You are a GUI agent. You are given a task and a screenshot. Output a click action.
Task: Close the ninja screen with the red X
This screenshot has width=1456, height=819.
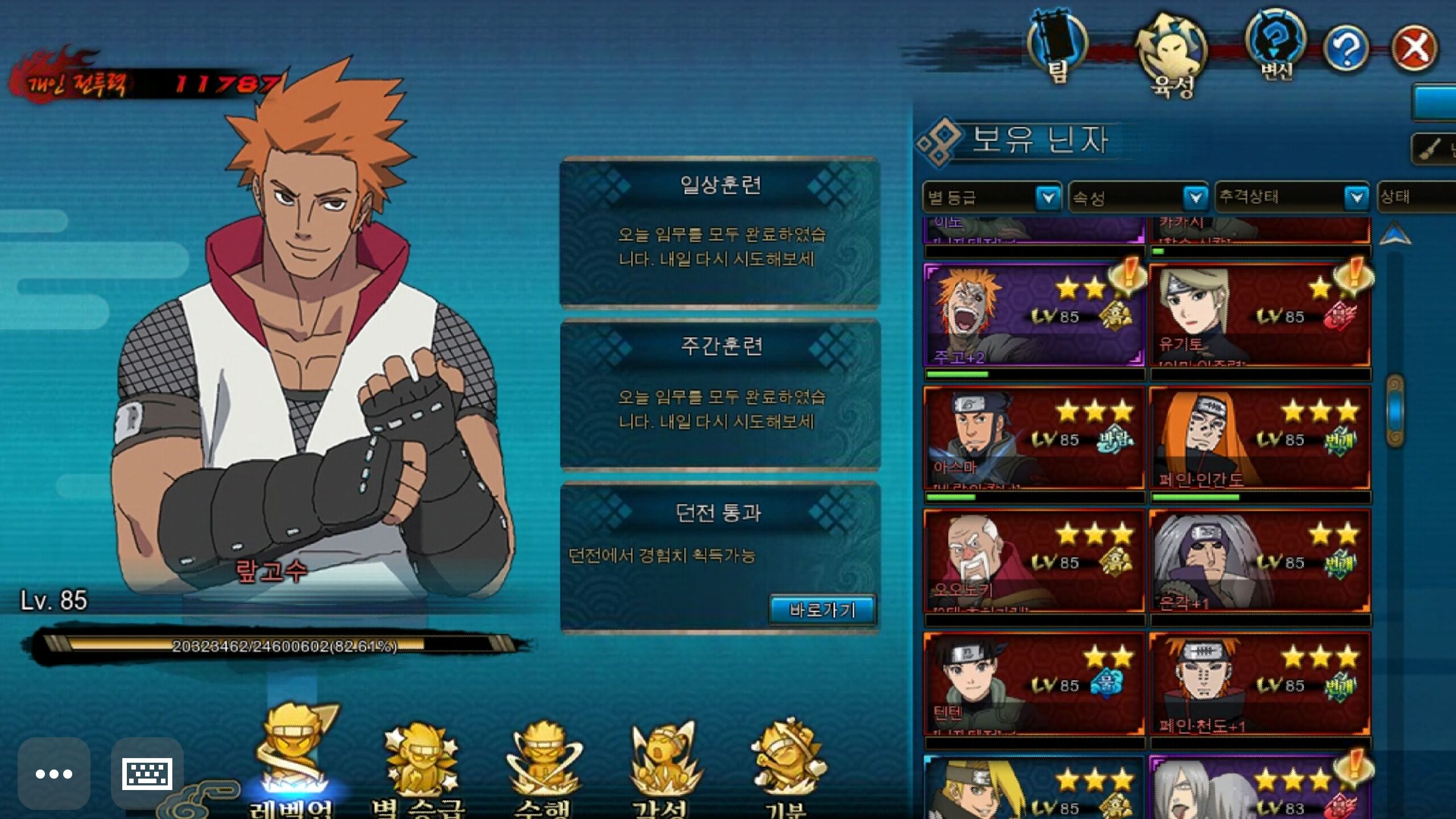1414,49
